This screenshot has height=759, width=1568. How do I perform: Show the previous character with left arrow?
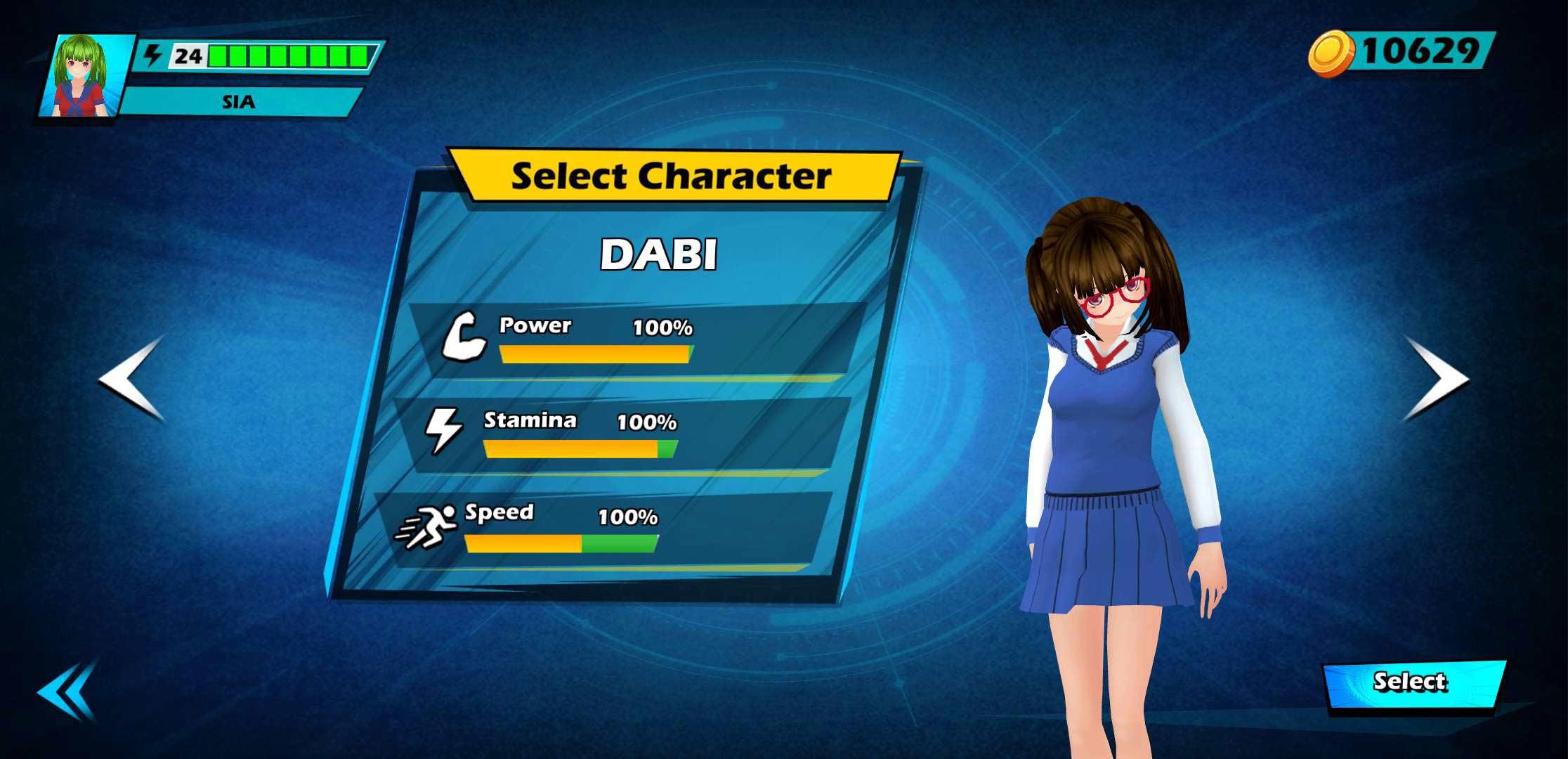coord(133,378)
